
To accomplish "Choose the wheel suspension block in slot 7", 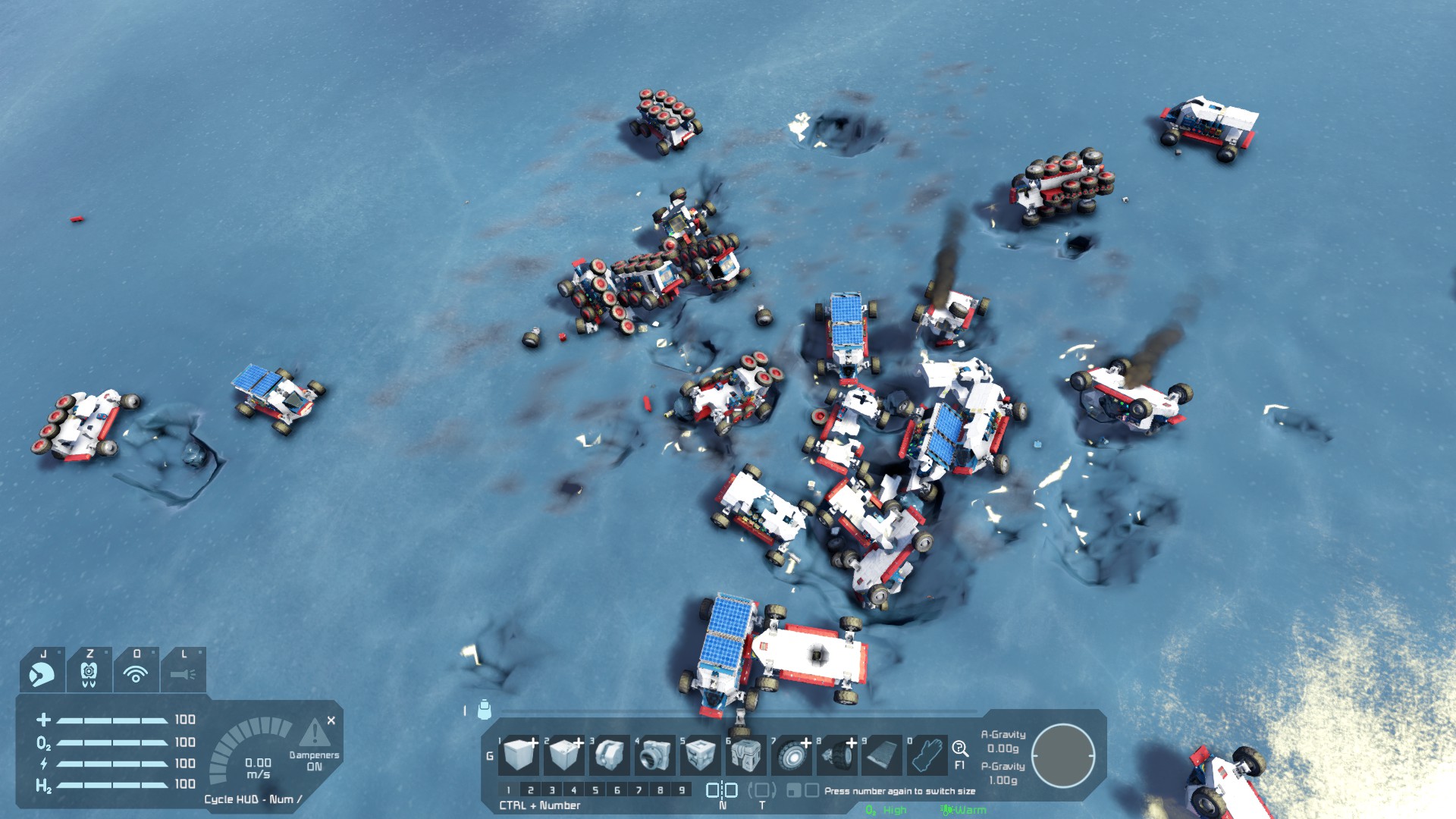I will [791, 755].
